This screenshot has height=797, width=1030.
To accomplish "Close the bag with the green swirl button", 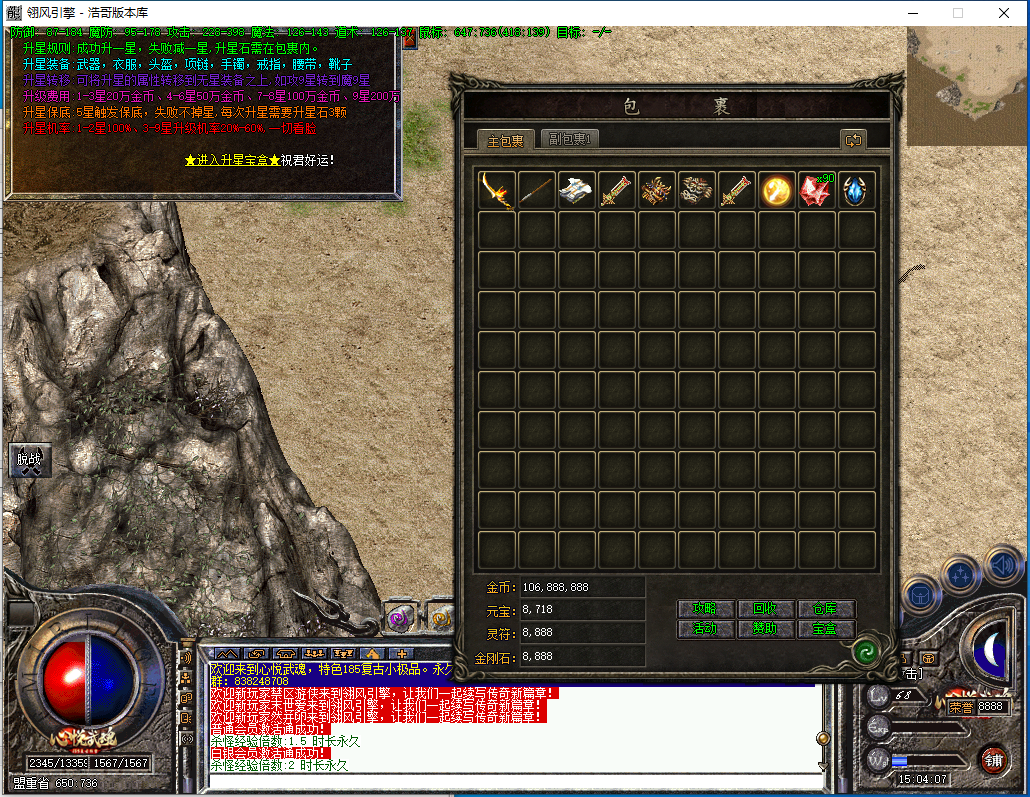I will 866,652.
